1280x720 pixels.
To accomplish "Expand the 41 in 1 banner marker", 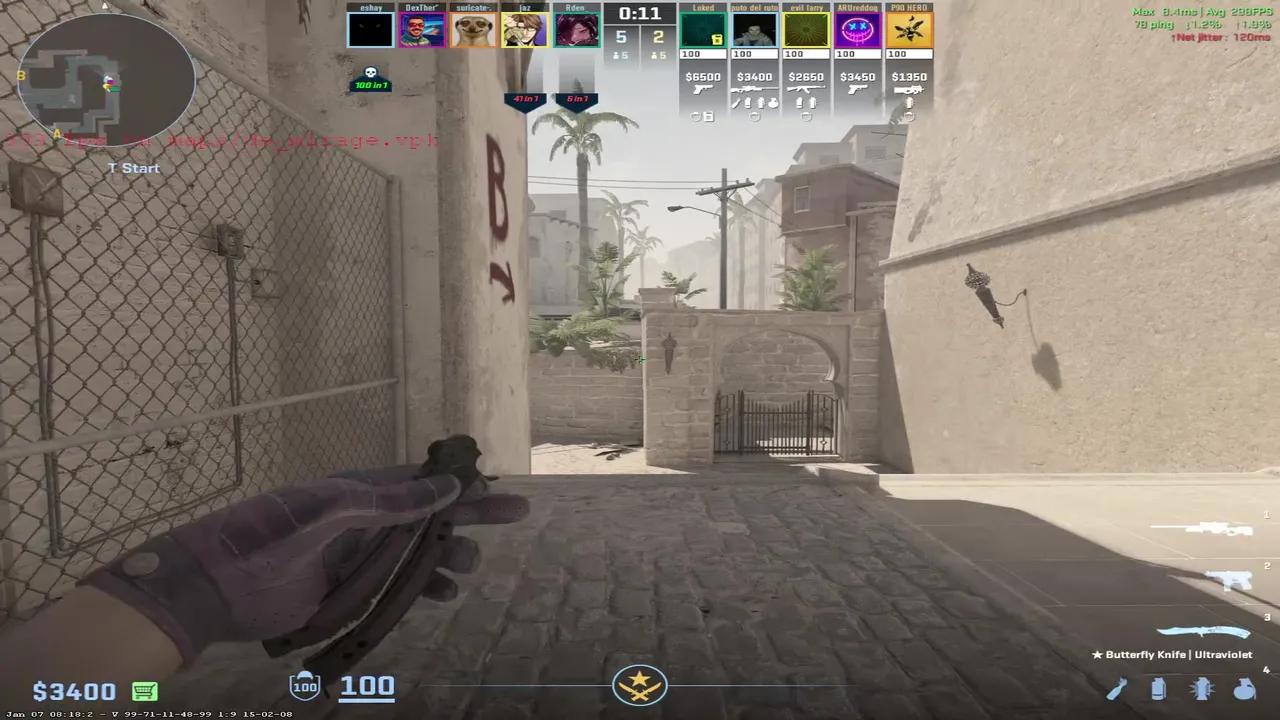I will (x=526, y=98).
